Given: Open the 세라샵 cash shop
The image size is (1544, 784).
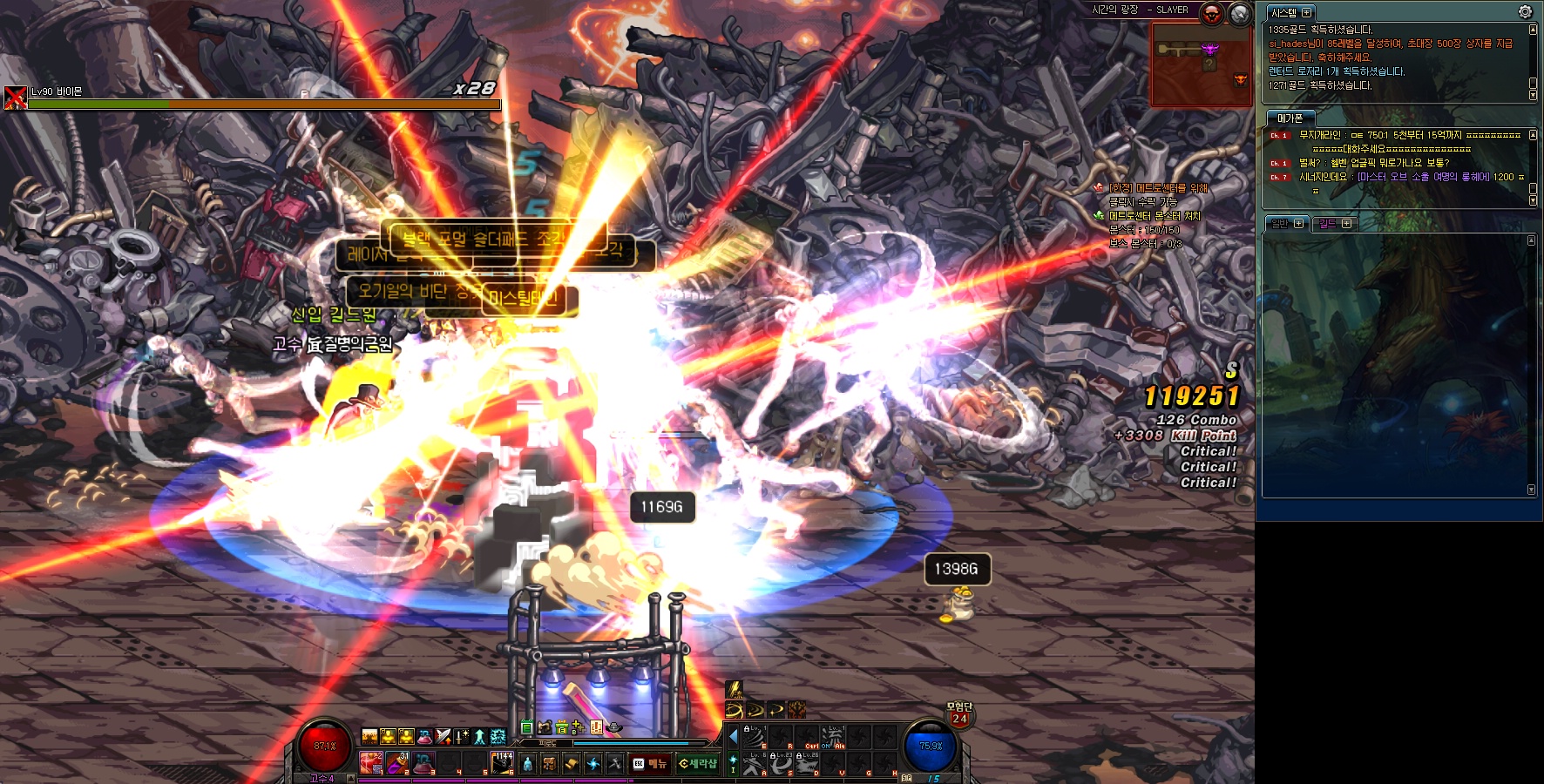Looking at the screenshot, I should click(697, 764).
